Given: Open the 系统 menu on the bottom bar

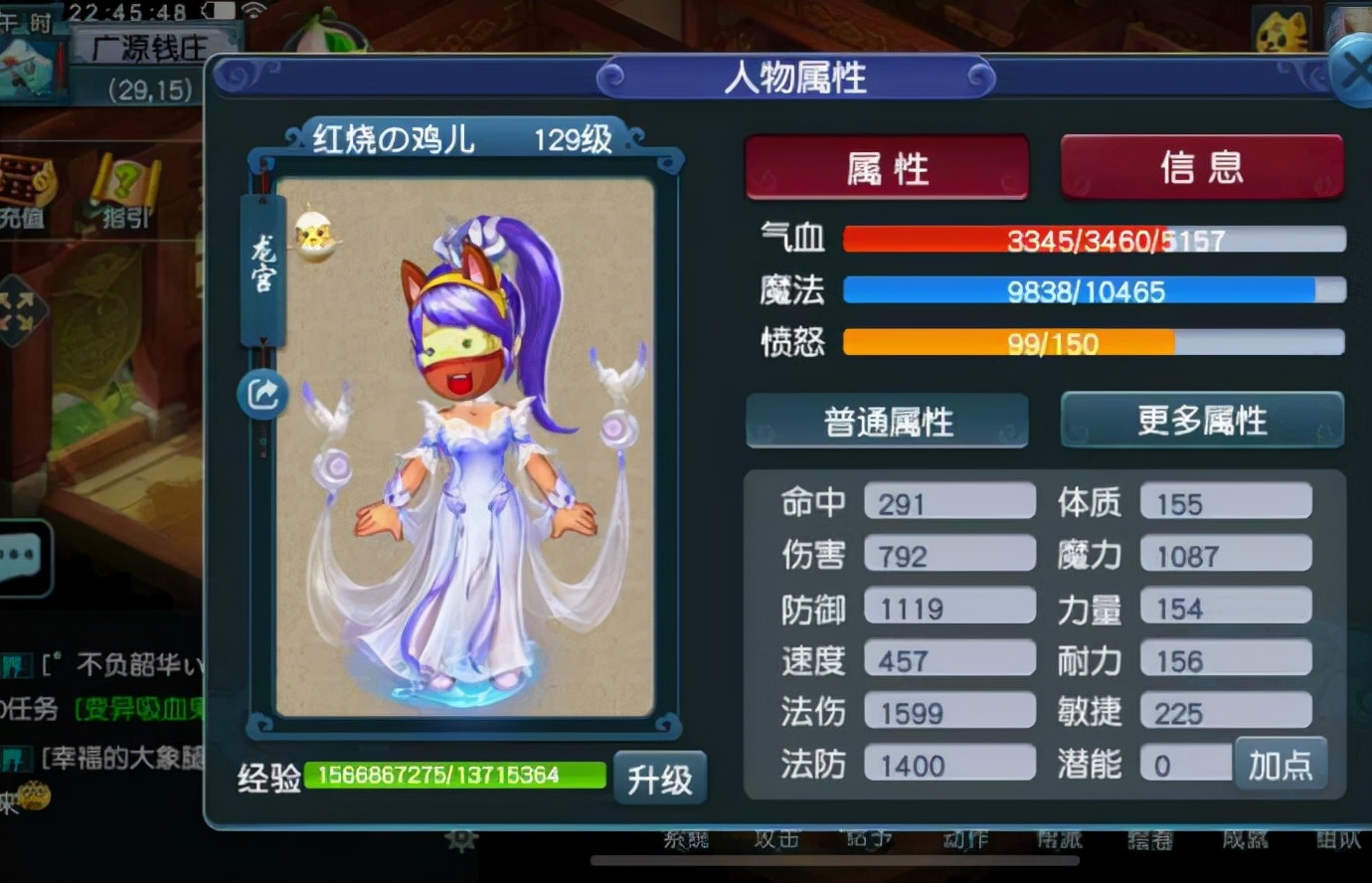Looking at the screenshot, I should (x=685, y=838).
